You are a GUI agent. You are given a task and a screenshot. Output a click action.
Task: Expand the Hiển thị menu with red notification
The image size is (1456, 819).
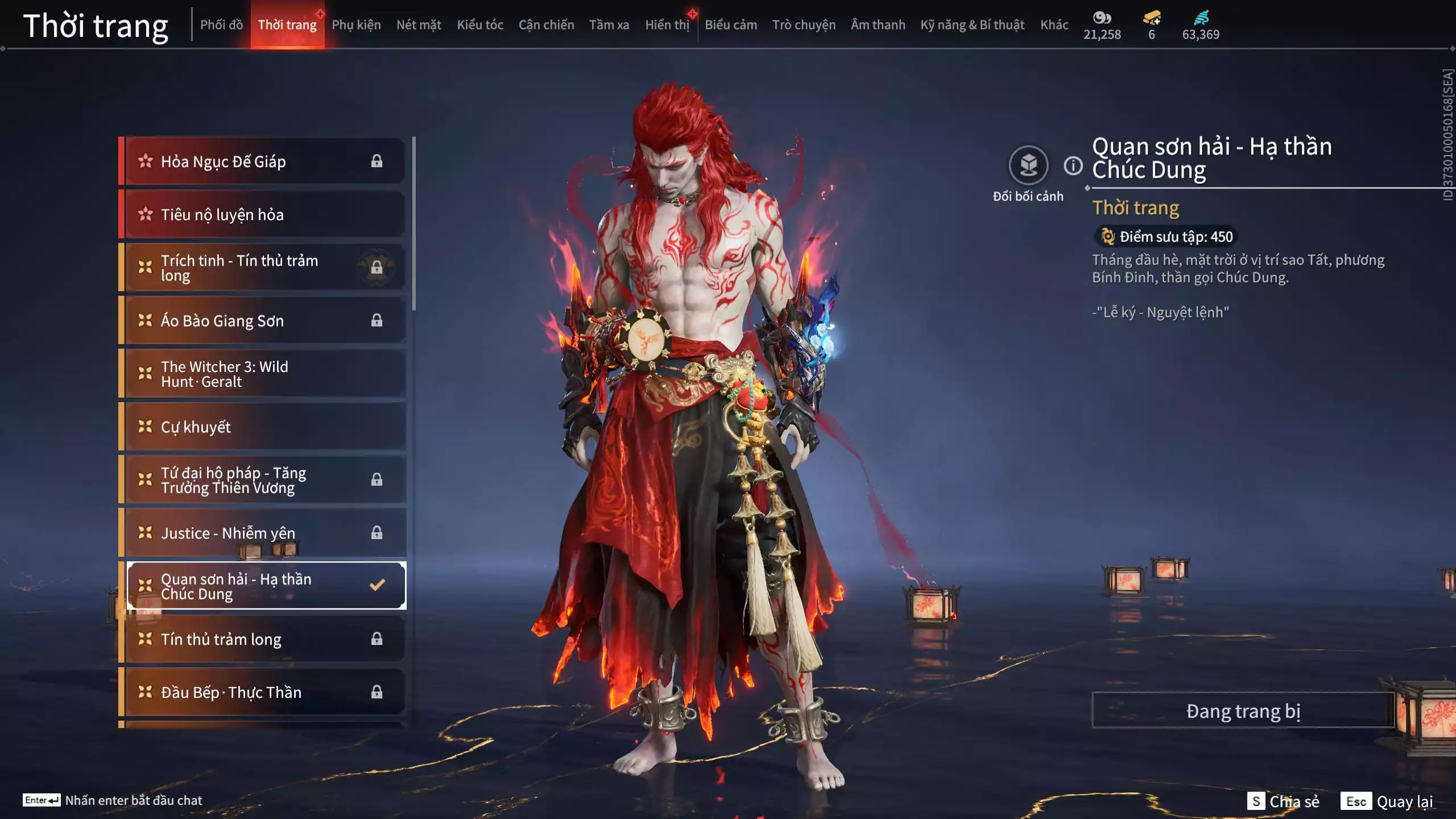click(x=667, y=24)
